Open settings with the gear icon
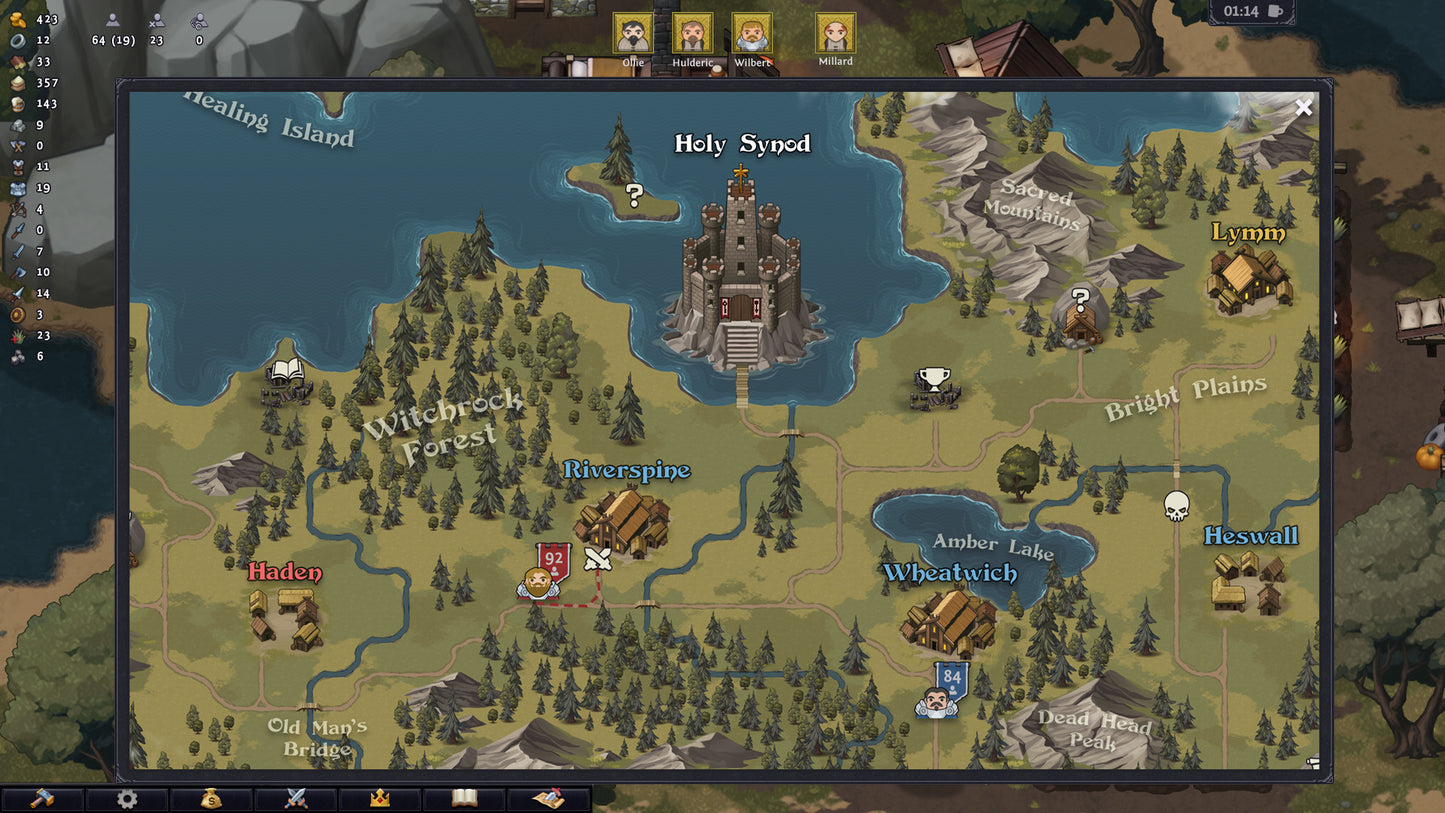 [x=127, y=798]
